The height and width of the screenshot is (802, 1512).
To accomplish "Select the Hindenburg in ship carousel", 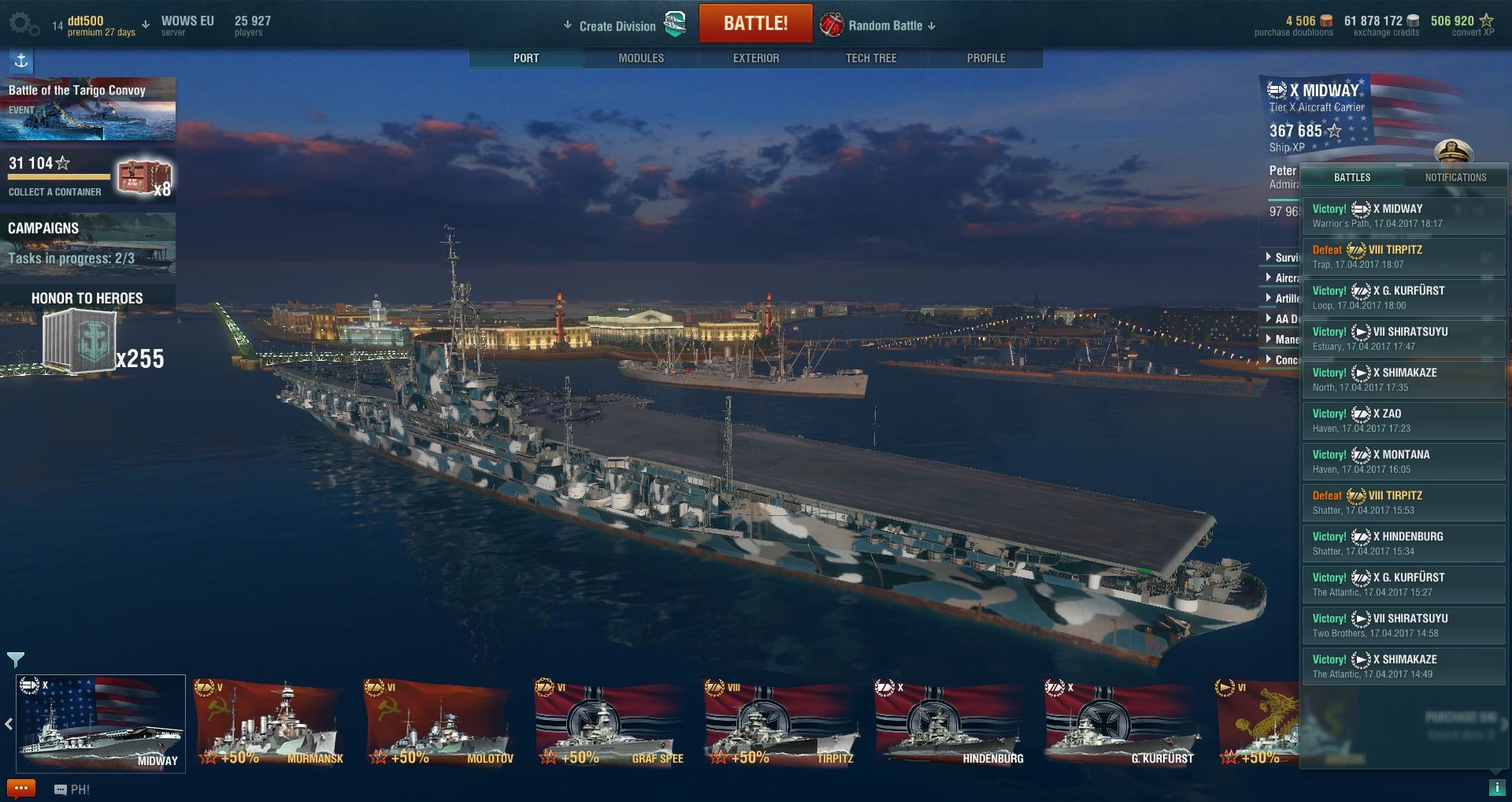I will click(x=951, y=725).
